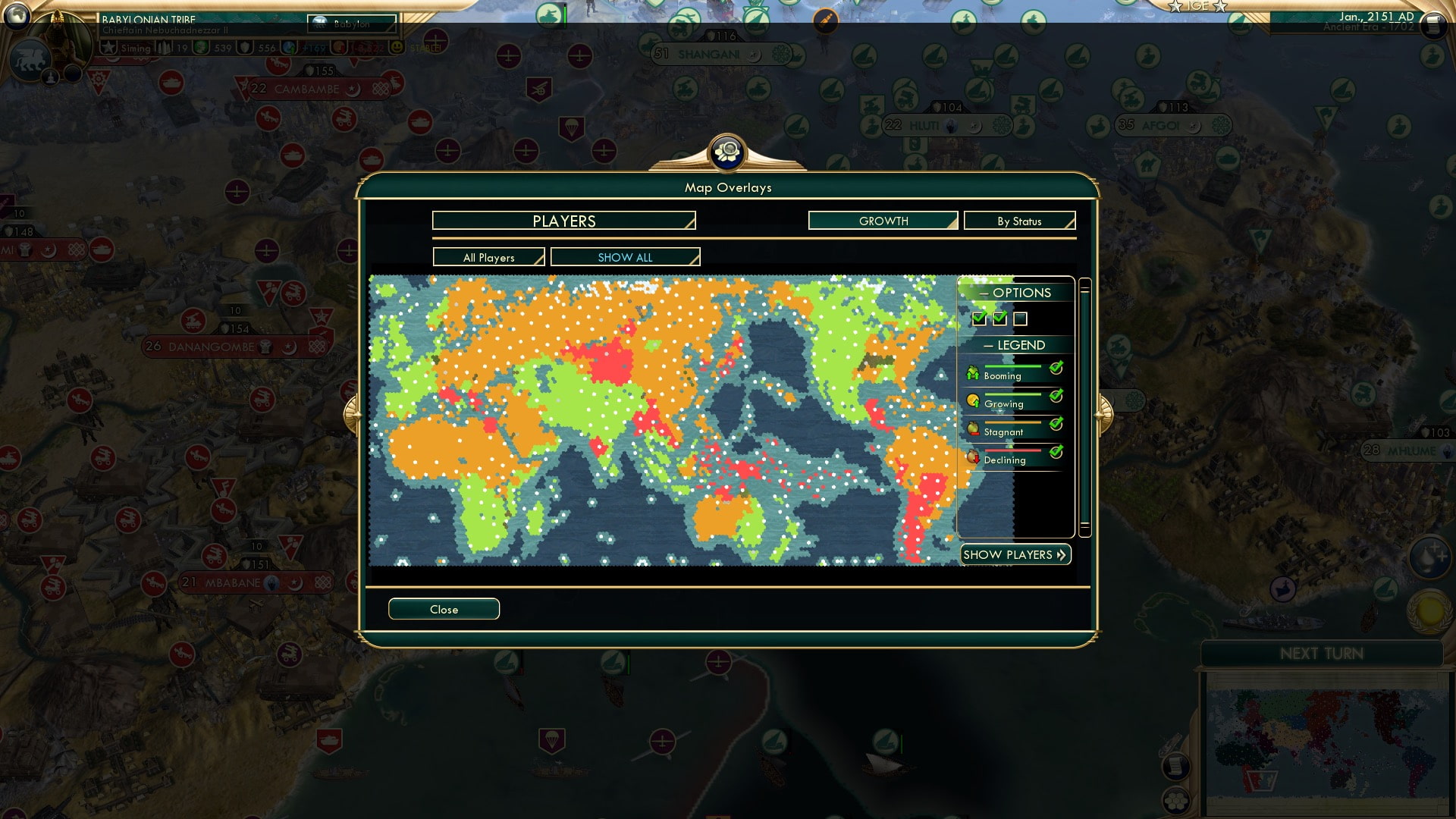Click the magnifying glass icon above Map Overlays
The width and height of the screenshot is (1456, 819).
pyautogui.click(x=727, y=152)
